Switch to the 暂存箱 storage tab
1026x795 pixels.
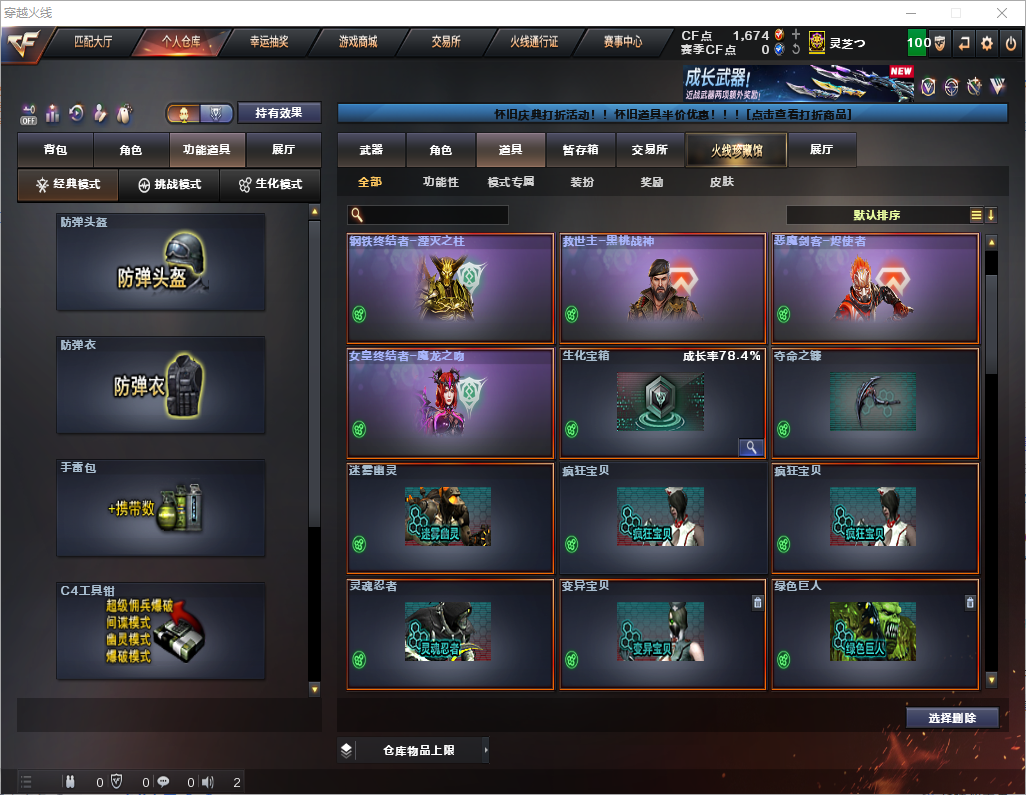(x=580, y=150)
